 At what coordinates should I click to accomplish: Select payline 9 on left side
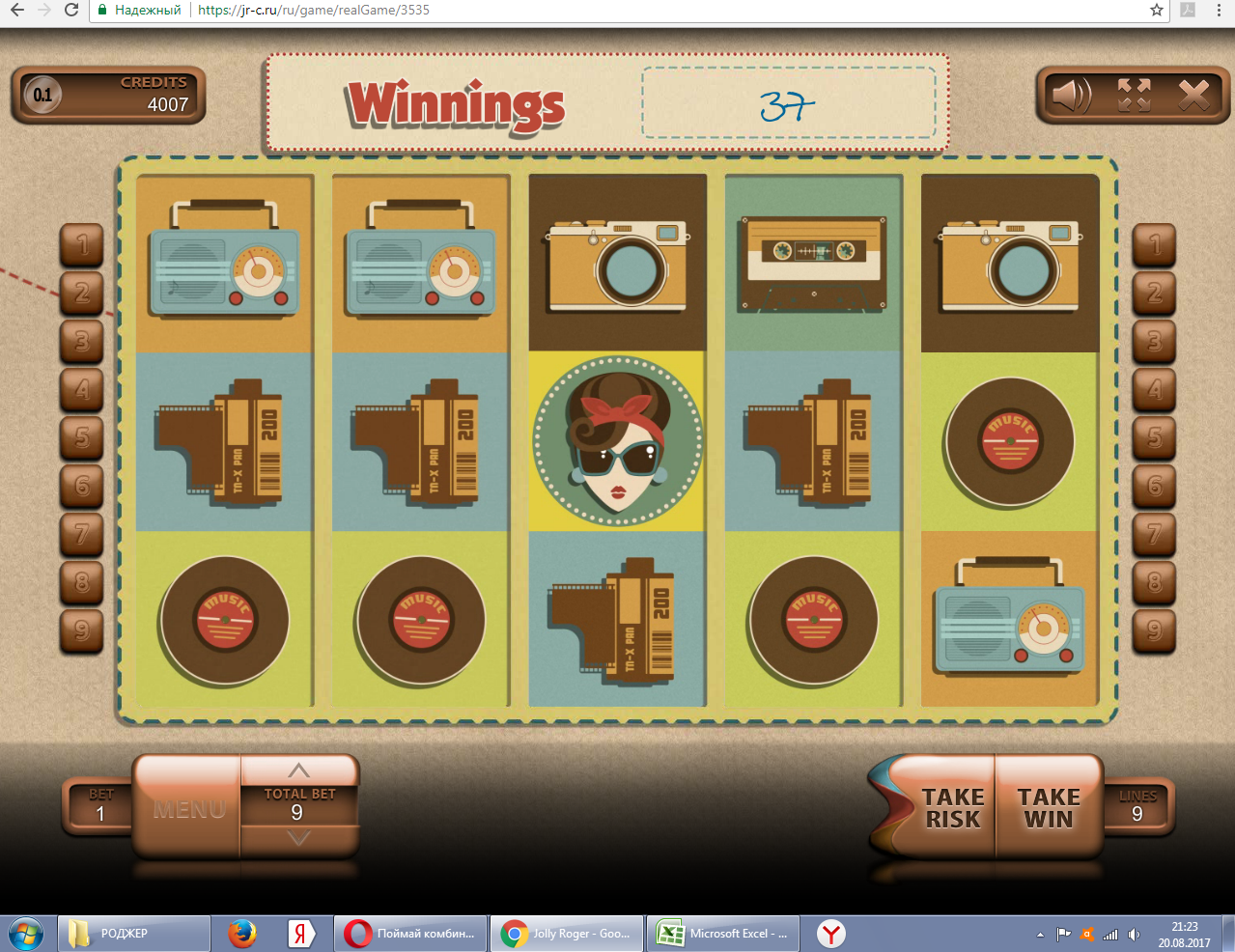point(82,630)
